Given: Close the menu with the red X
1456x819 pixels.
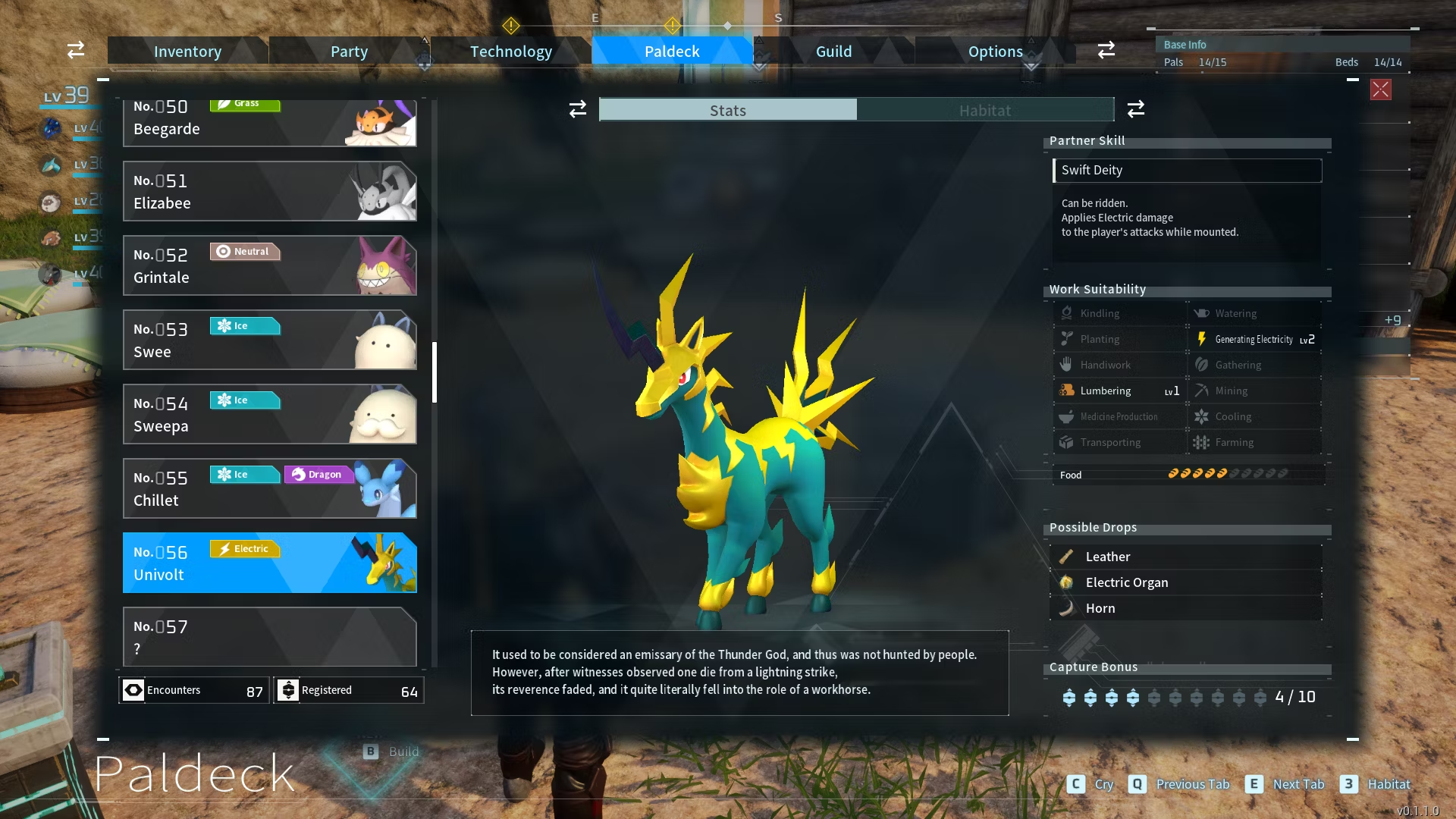Looking at the screenshot, I should point(1380,89).
